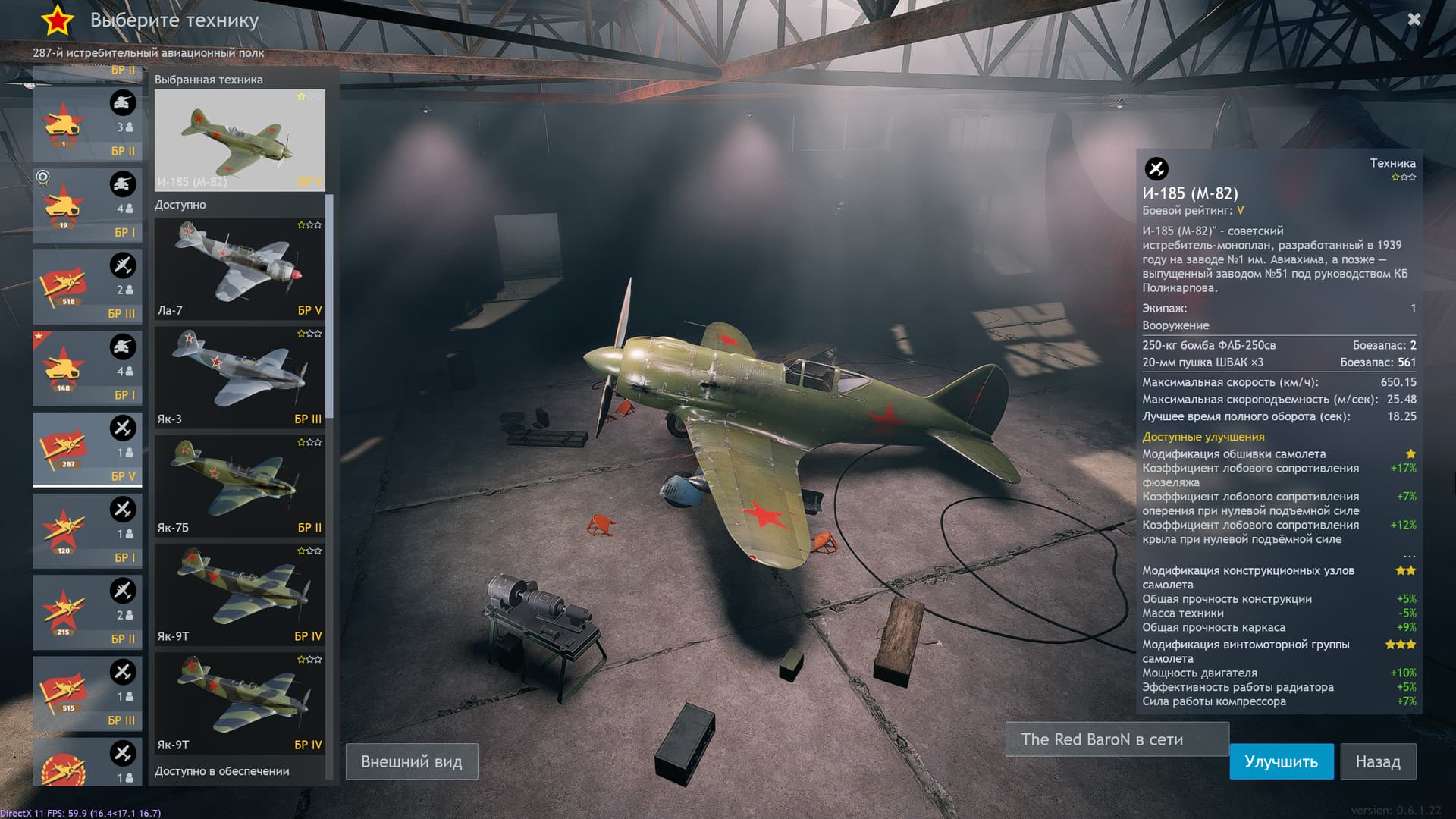1456x819 pixels.
Task: Pick the Як-7Б aircraft
Action: coord(240,485)
